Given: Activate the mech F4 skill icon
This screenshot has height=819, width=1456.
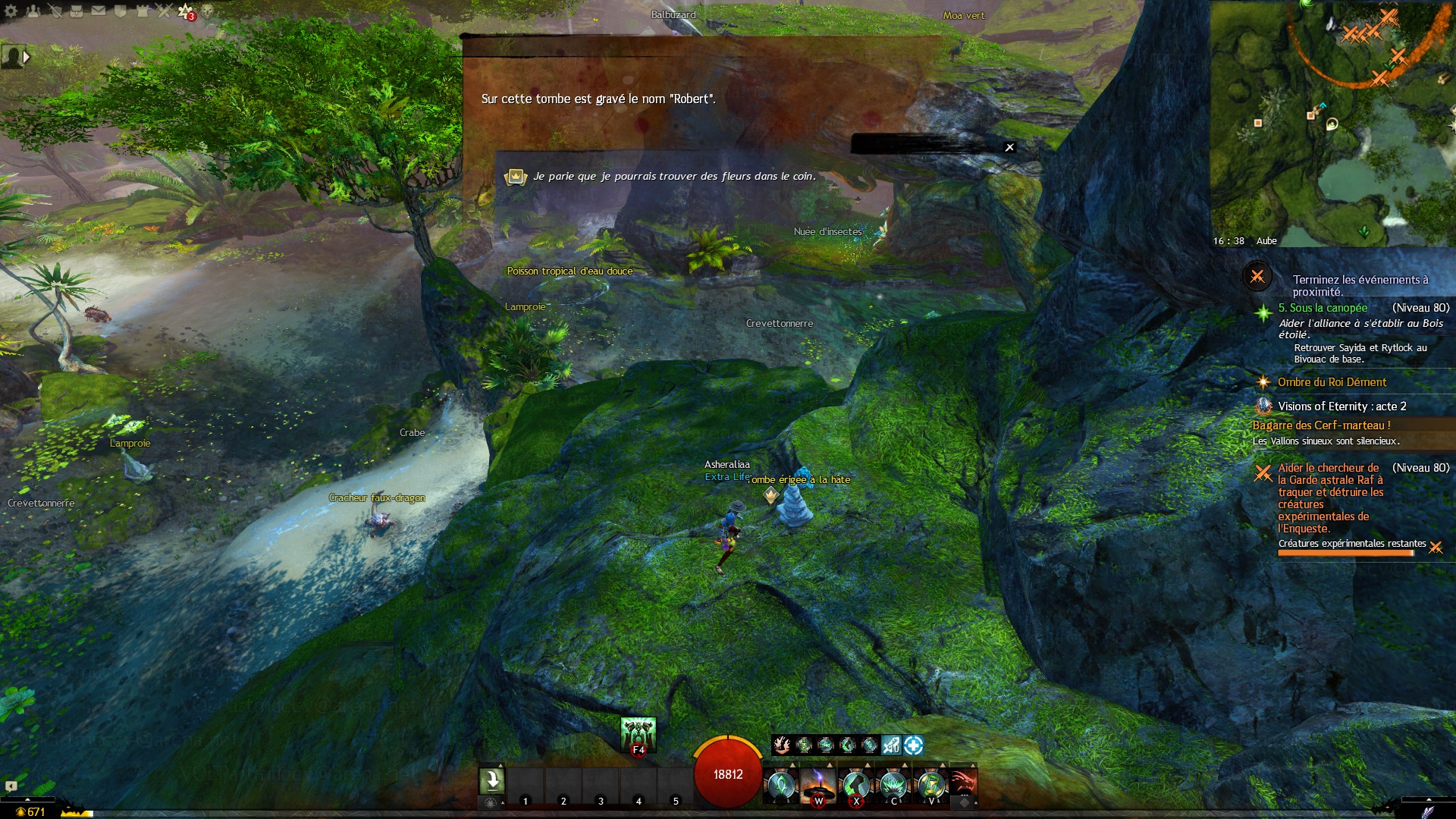Looking at the screenshot, I should point(638,734).
